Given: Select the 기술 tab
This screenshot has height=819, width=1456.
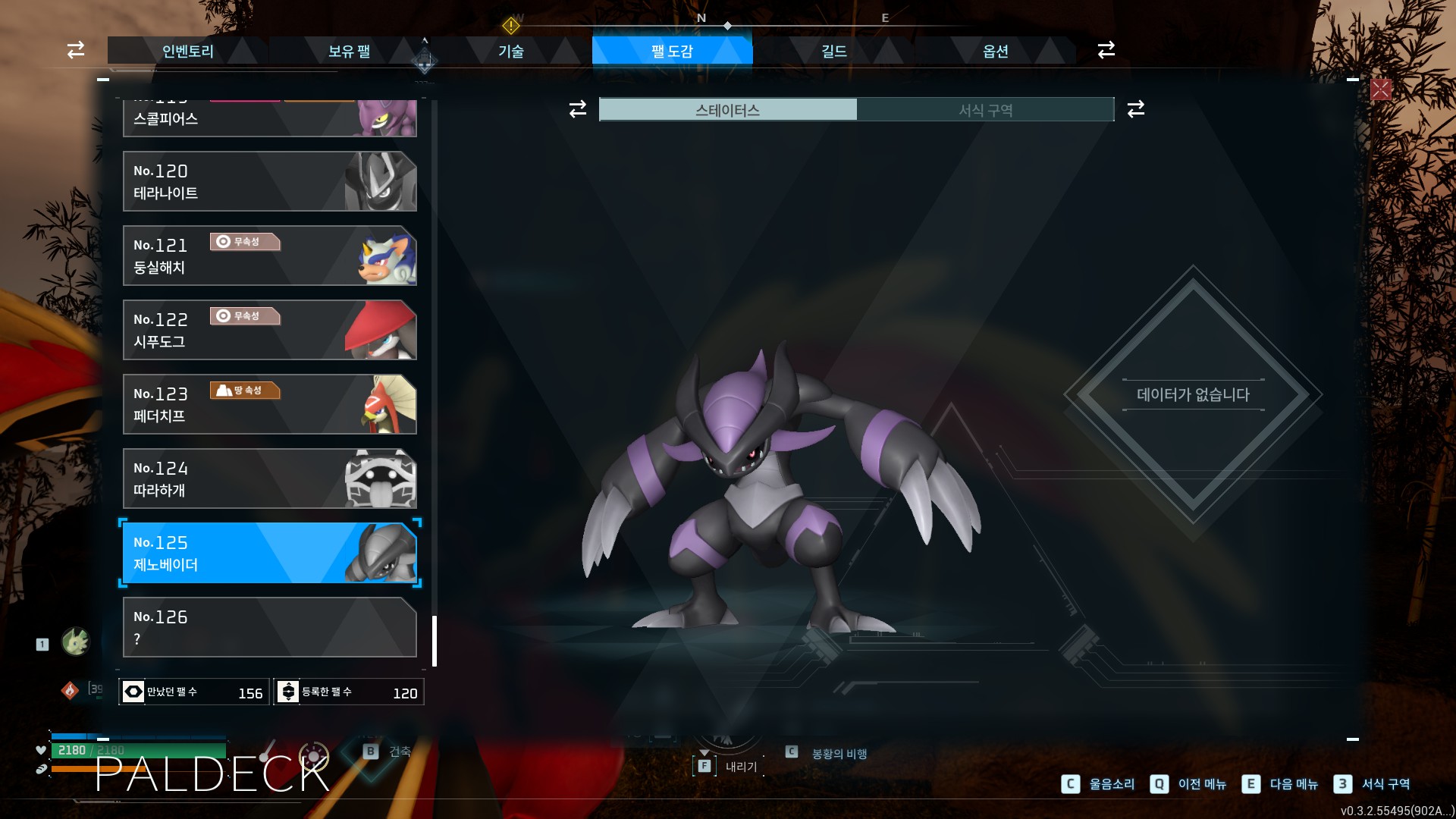Looking at the screenshot, I should coord(510,51).
